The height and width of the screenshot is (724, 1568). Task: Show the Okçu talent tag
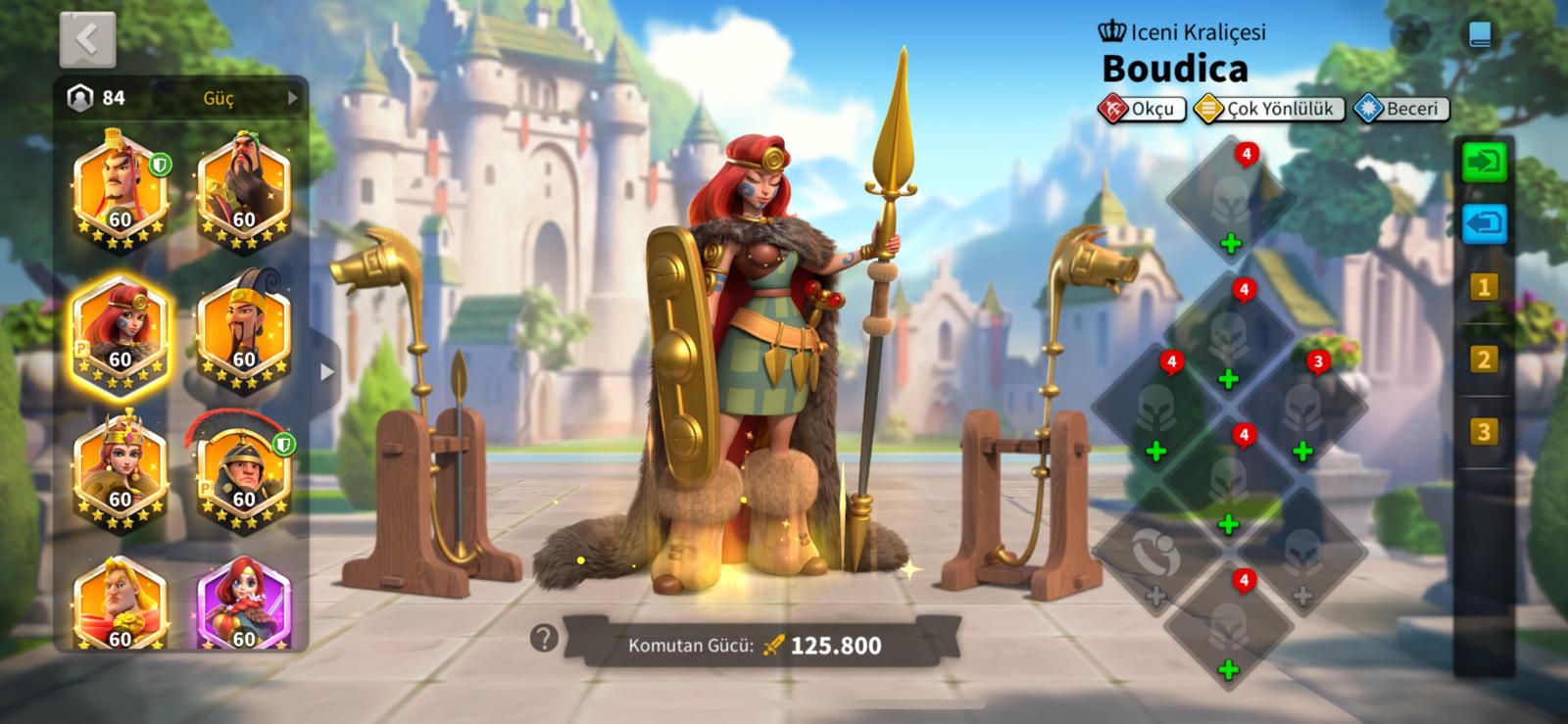[x=1143, y=109]
